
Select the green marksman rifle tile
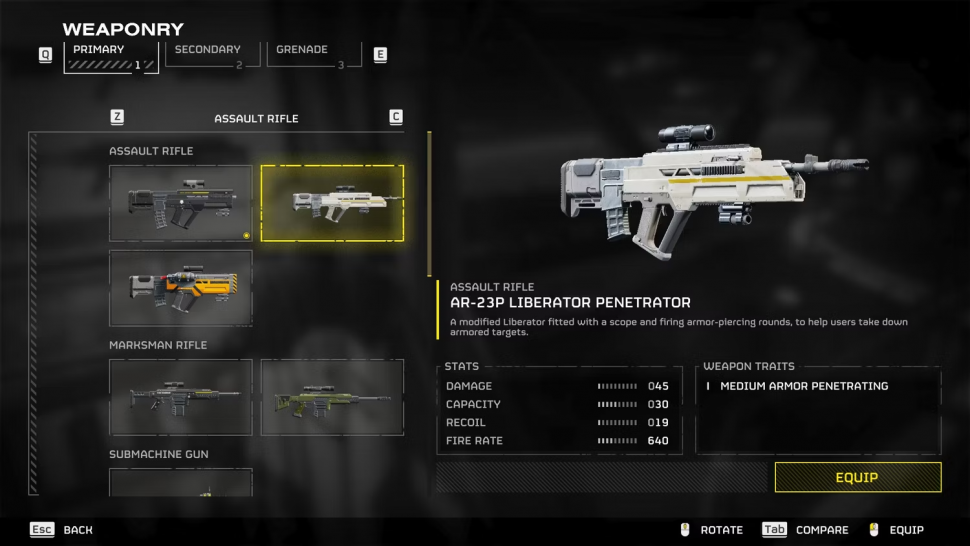(332, 397)
